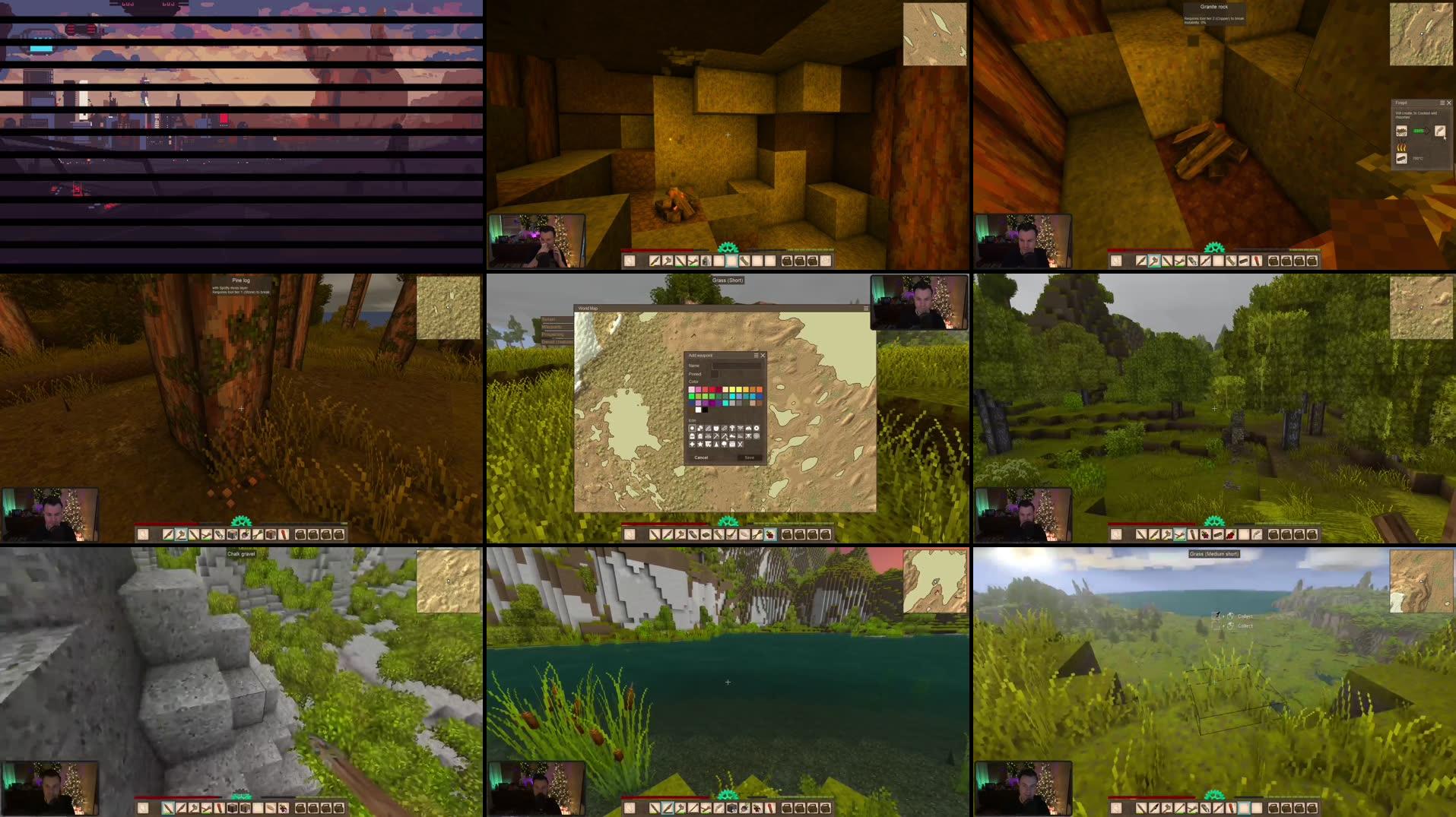Open the World Map hamburger menu

(x=866, y=308)
